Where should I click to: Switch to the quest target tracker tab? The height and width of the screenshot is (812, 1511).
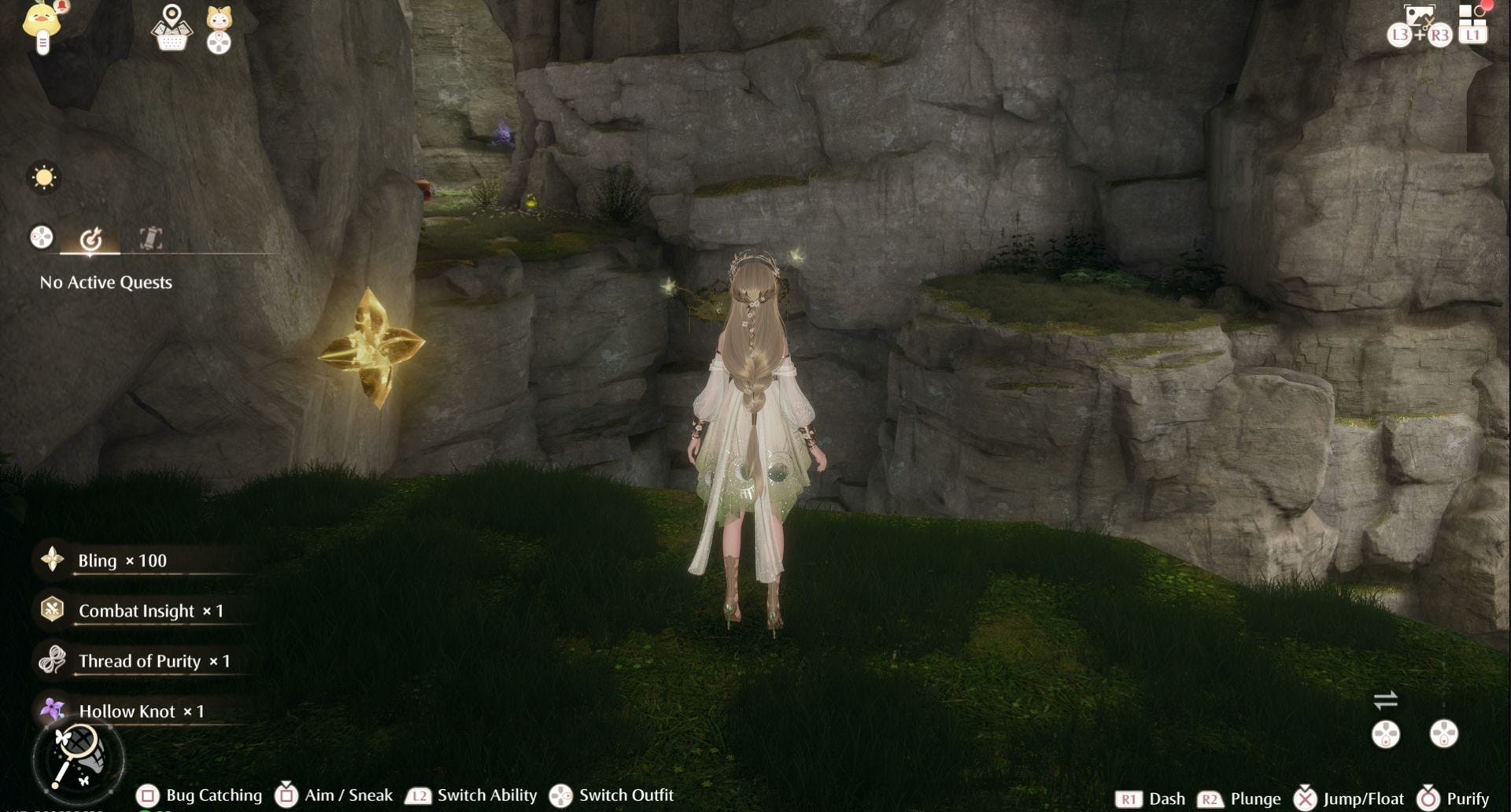click(x=91, y=238)
